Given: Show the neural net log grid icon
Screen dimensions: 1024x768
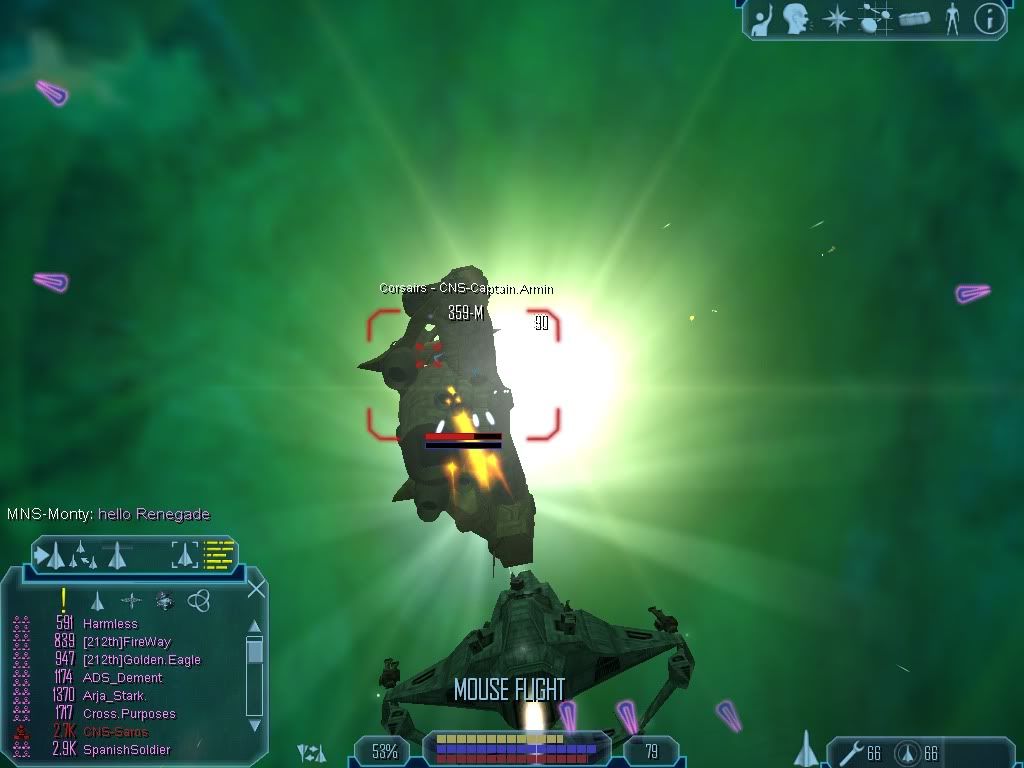Looking at the screenshot, I should [x=876, y=18].
